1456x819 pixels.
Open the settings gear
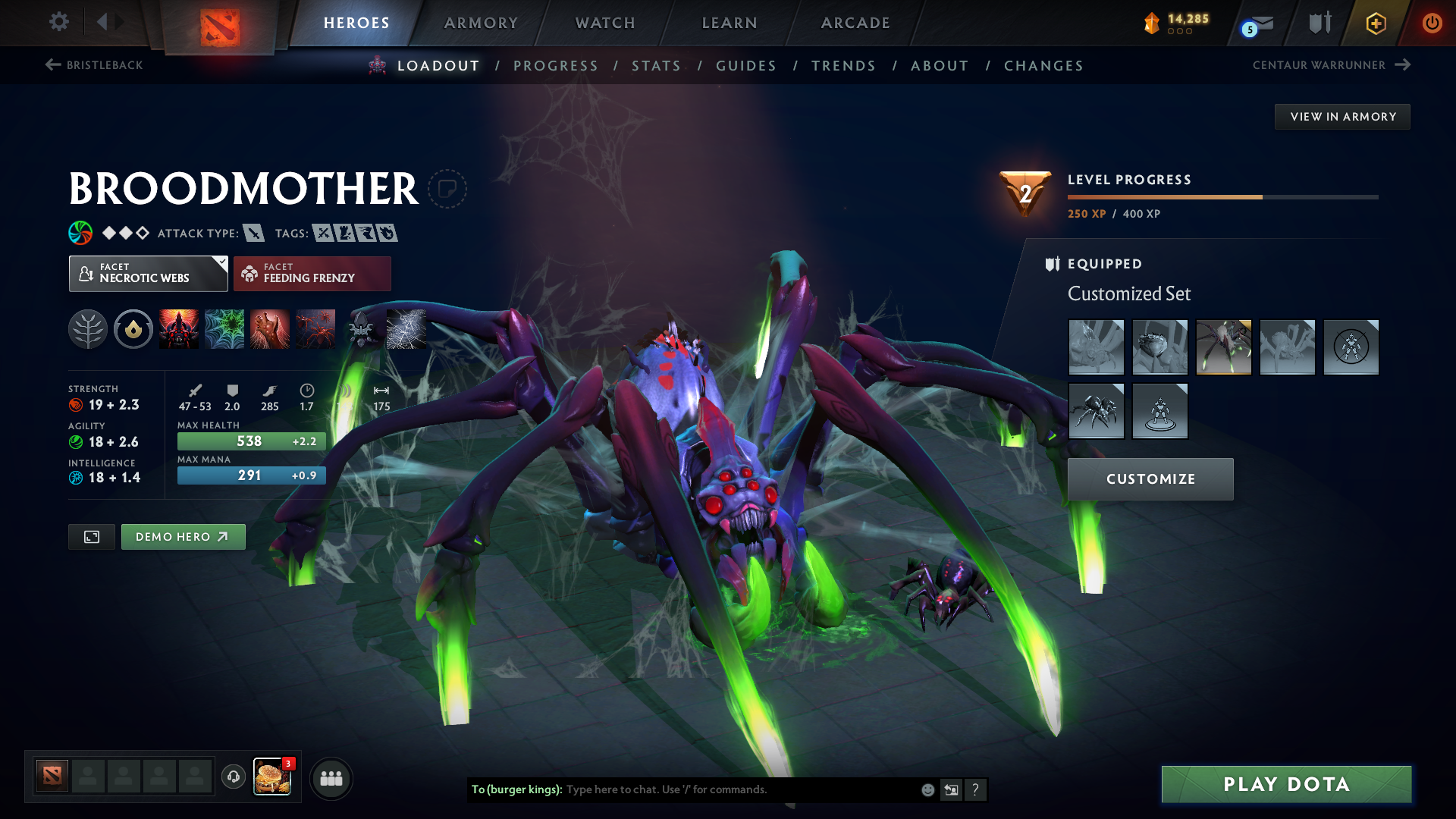pos(58,22)
